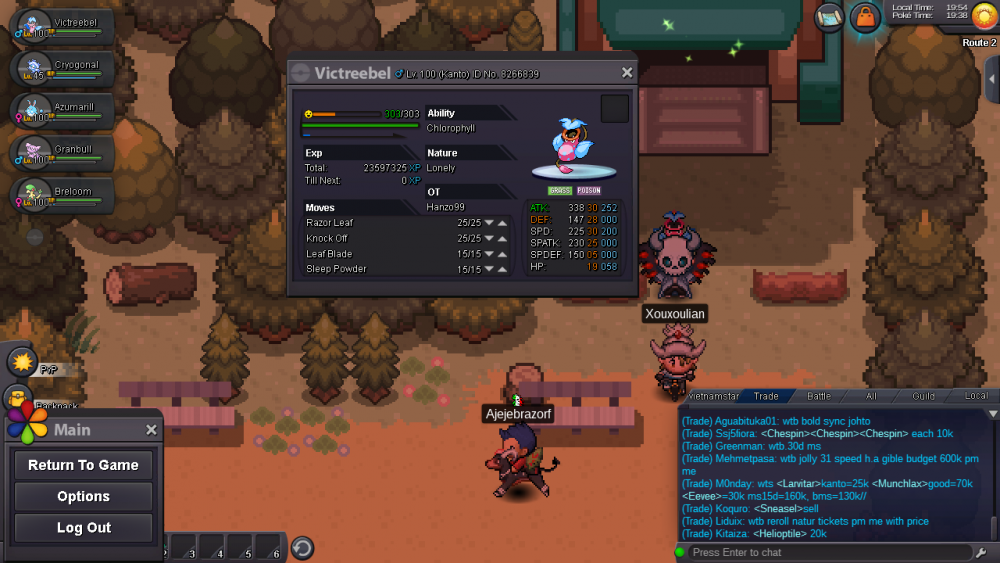Open the PvP sun-burst icon
Viewport: 1000px width, 563px height.
[21, 361]
